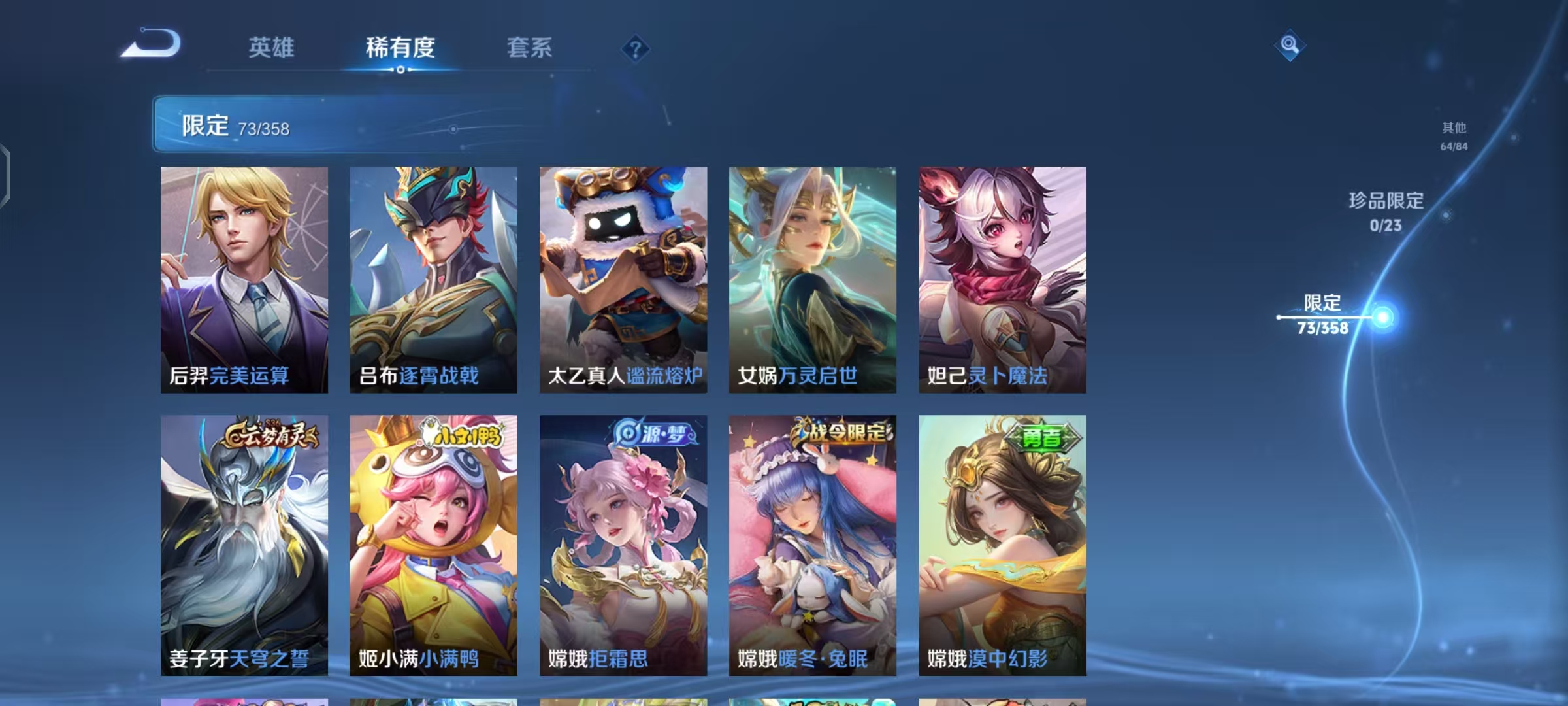Screen dimensions: 1568x706
Task: Select the 稀有度 tab
Action: coord(400,48)
